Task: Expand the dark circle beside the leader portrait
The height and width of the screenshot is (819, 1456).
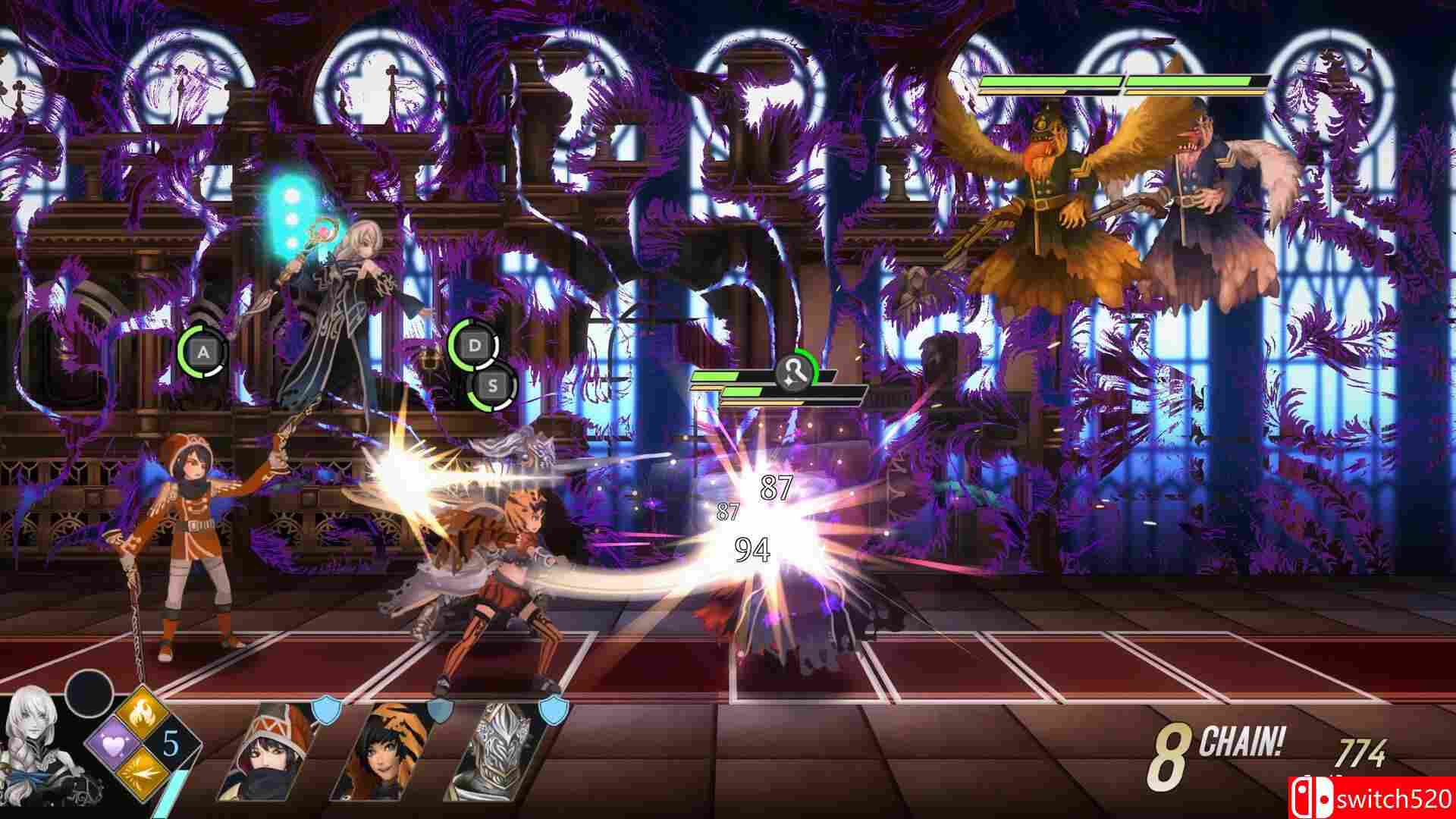Action: coord(89,698)
